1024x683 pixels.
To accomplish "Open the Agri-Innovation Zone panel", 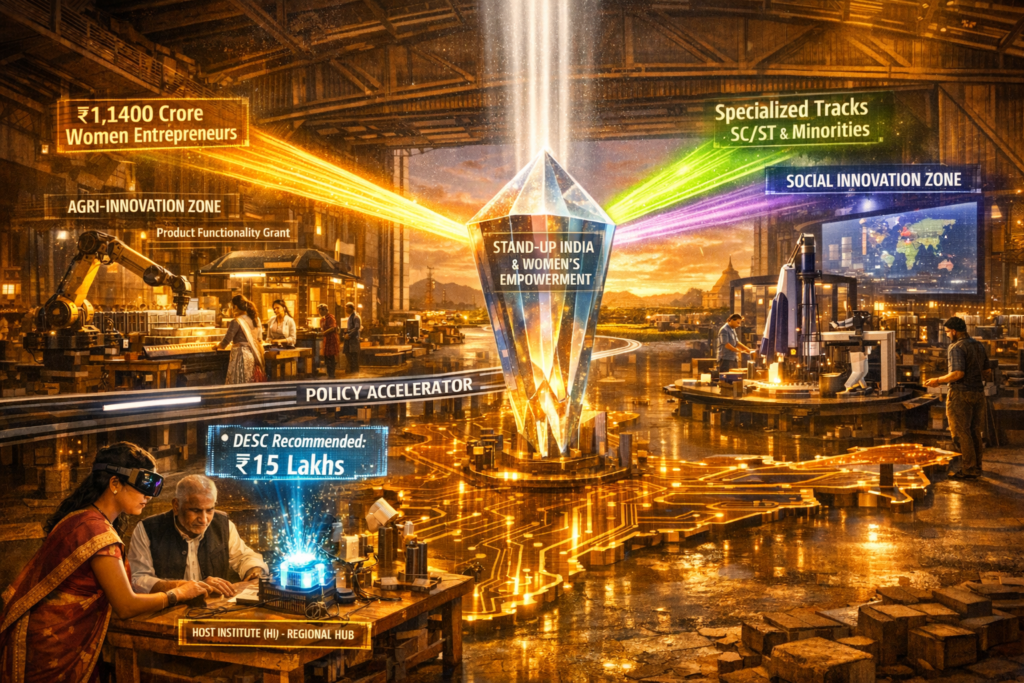I will point(143,206).
